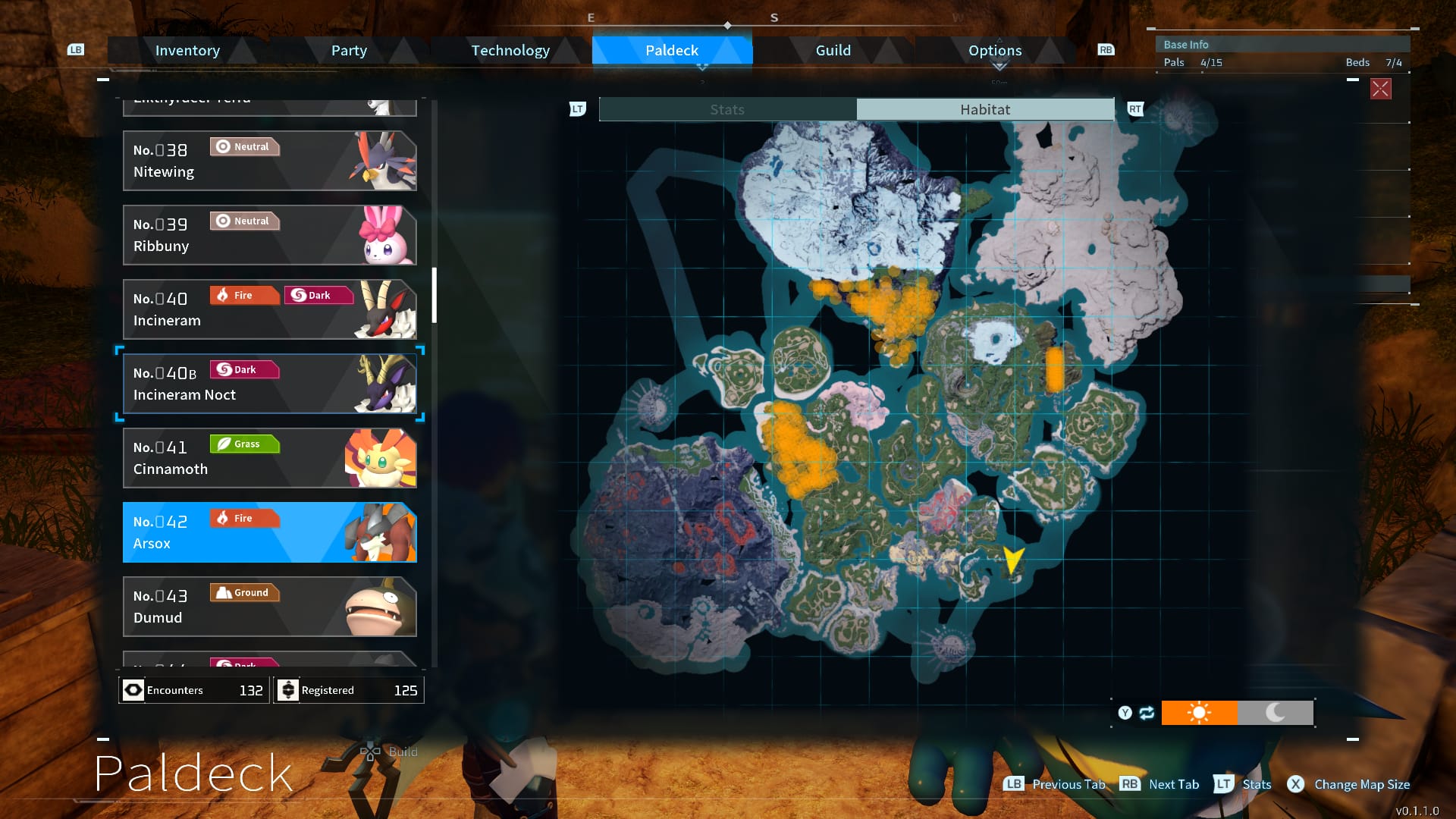1456x819 pixels.
Task: Click the Registered pal sphere icon
Action: [x=288, y=690]
